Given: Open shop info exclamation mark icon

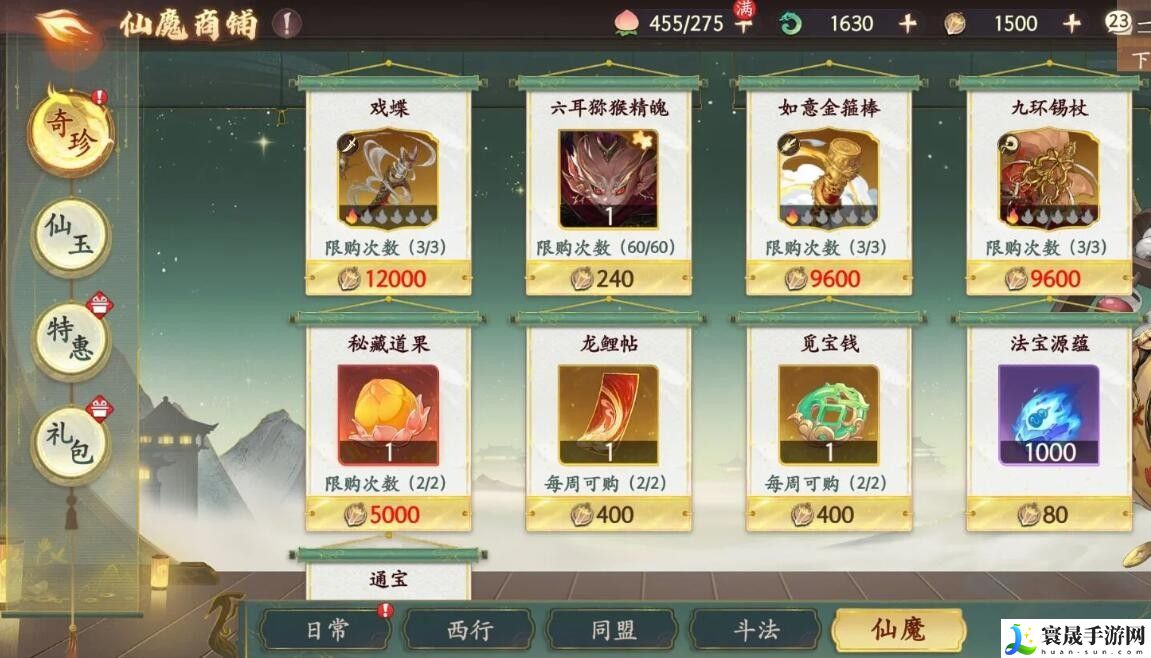Looking at the screenshot, I should tap(287, 23).
